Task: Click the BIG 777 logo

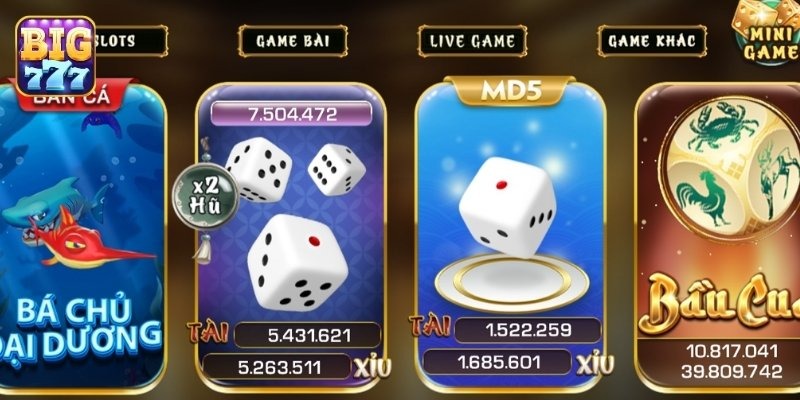Action: click(x=55, y=55)
